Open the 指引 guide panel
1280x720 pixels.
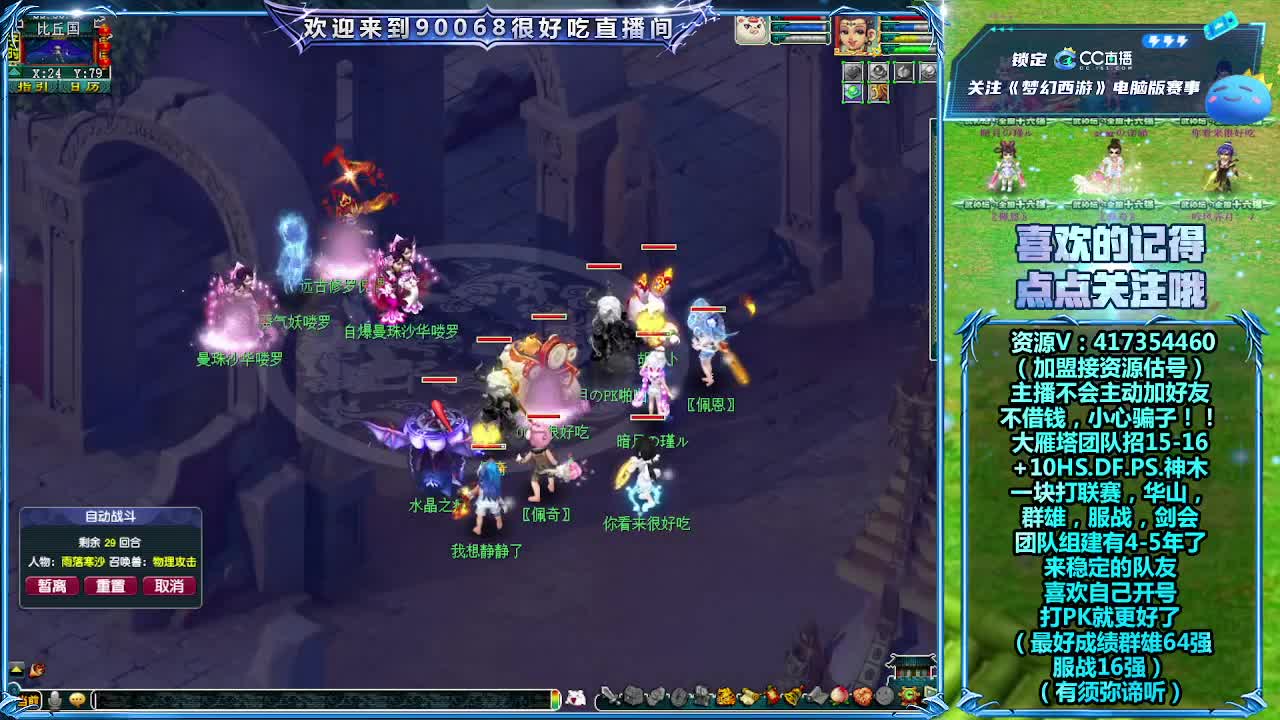click(x=34, y=86)
